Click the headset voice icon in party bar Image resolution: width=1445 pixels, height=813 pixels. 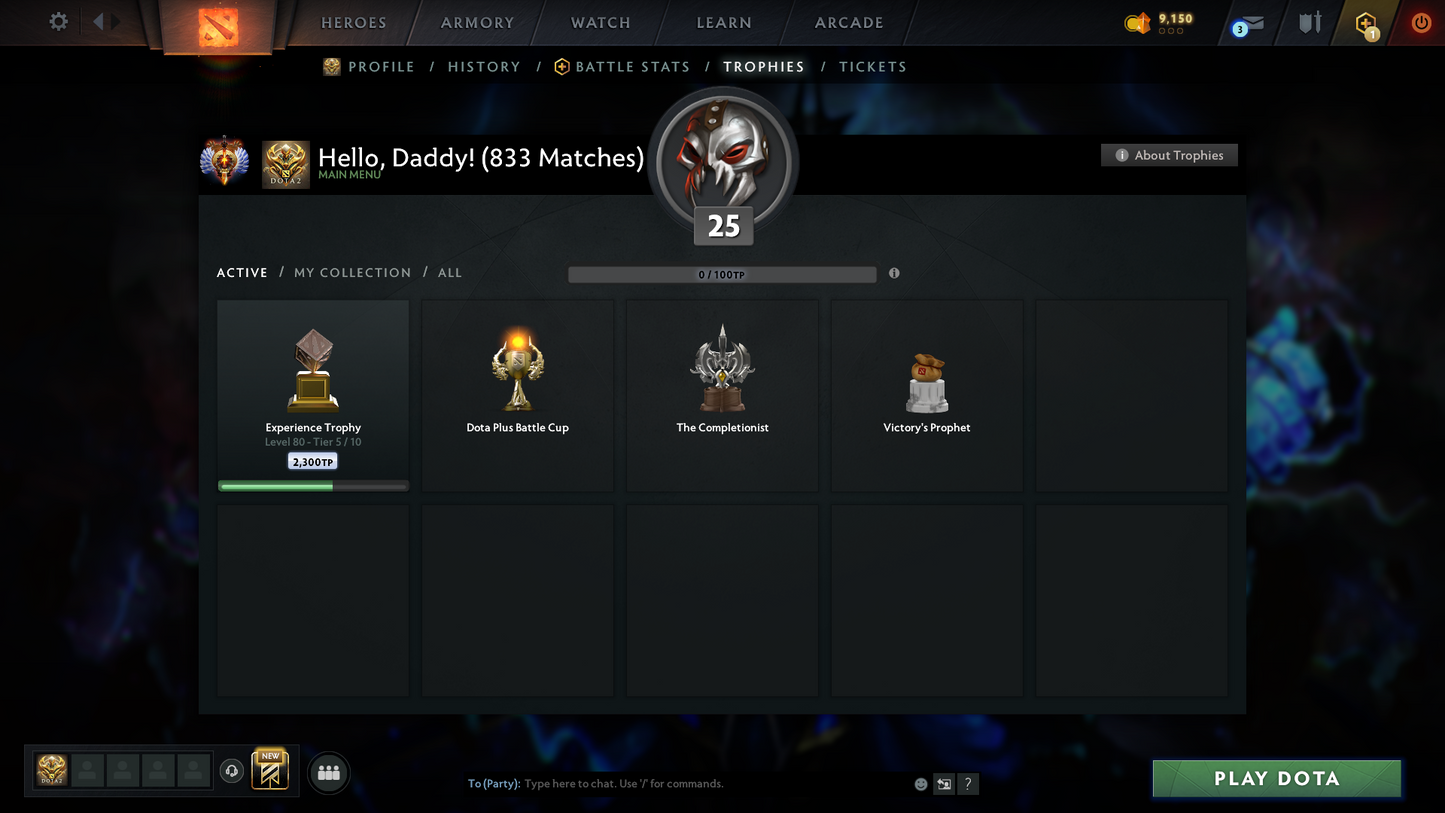coord(231,770)
